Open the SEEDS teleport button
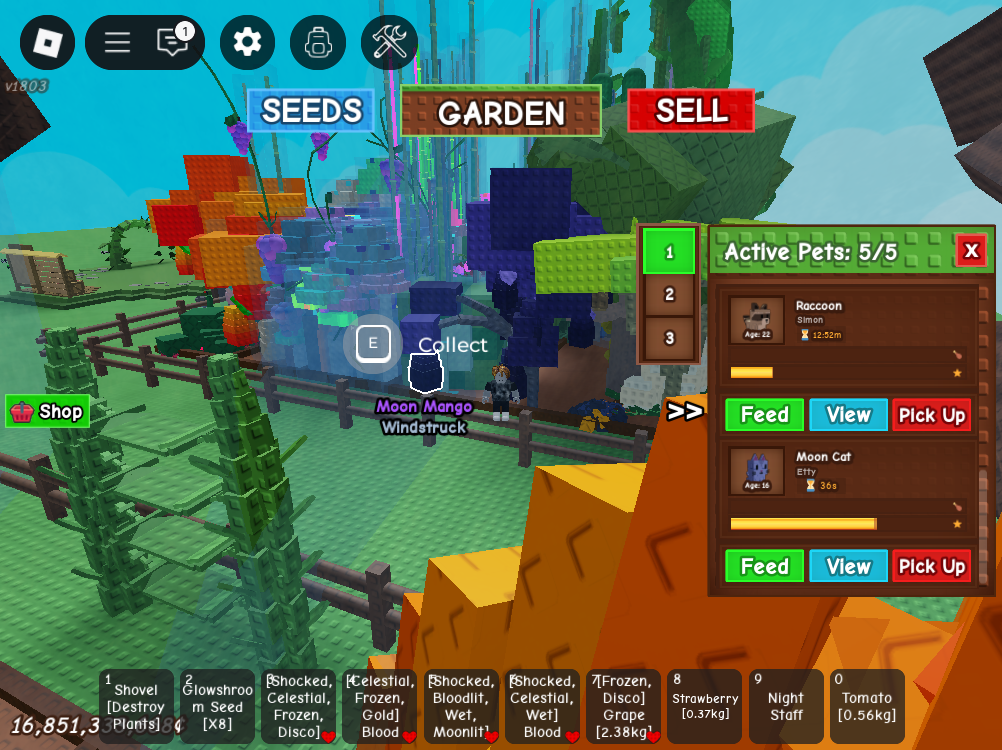This screenshot has height=750, width=1002. coord(311,110)
